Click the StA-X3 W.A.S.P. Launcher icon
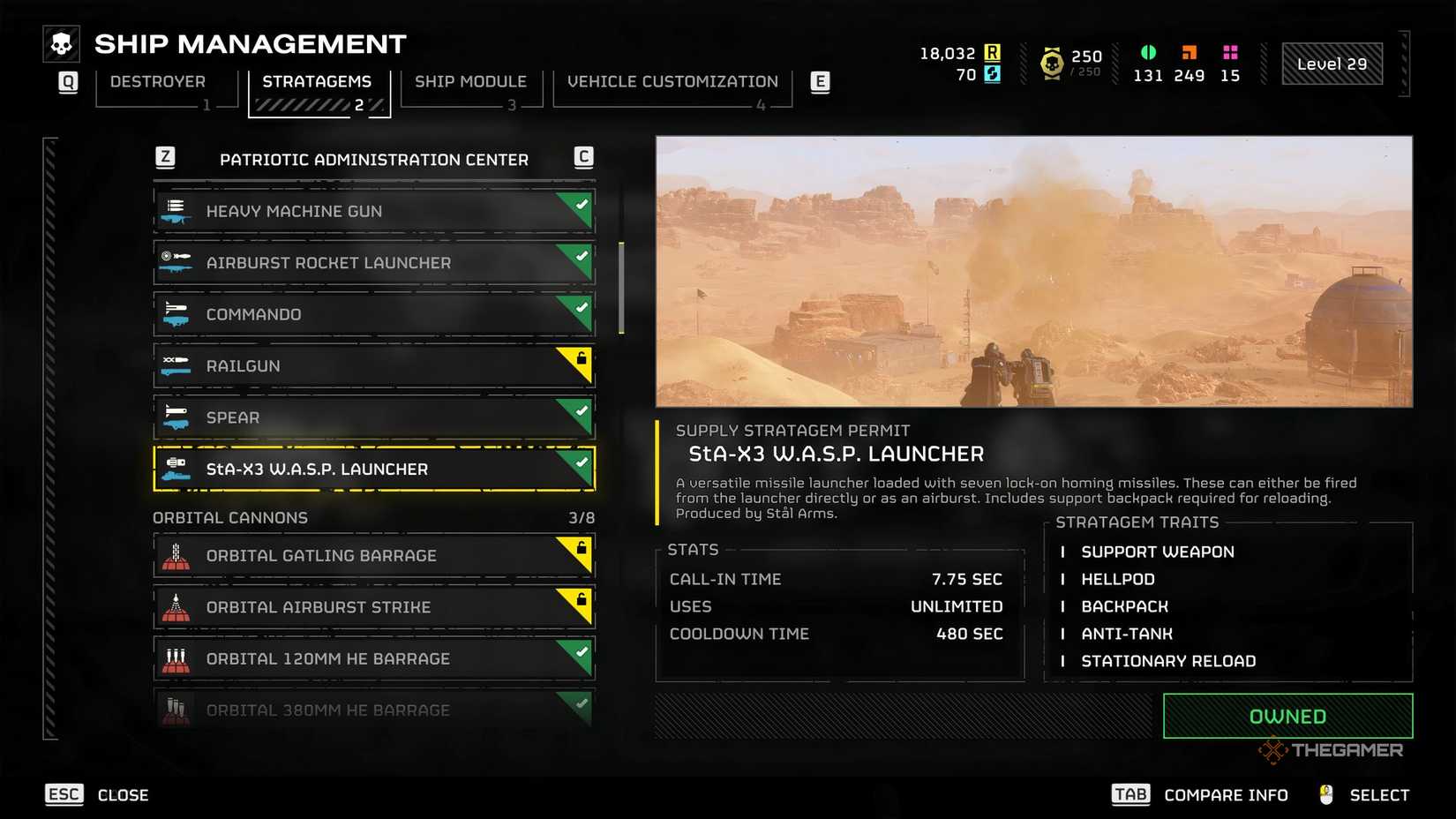Screen dimensions: 1456x819 (176, 469)
